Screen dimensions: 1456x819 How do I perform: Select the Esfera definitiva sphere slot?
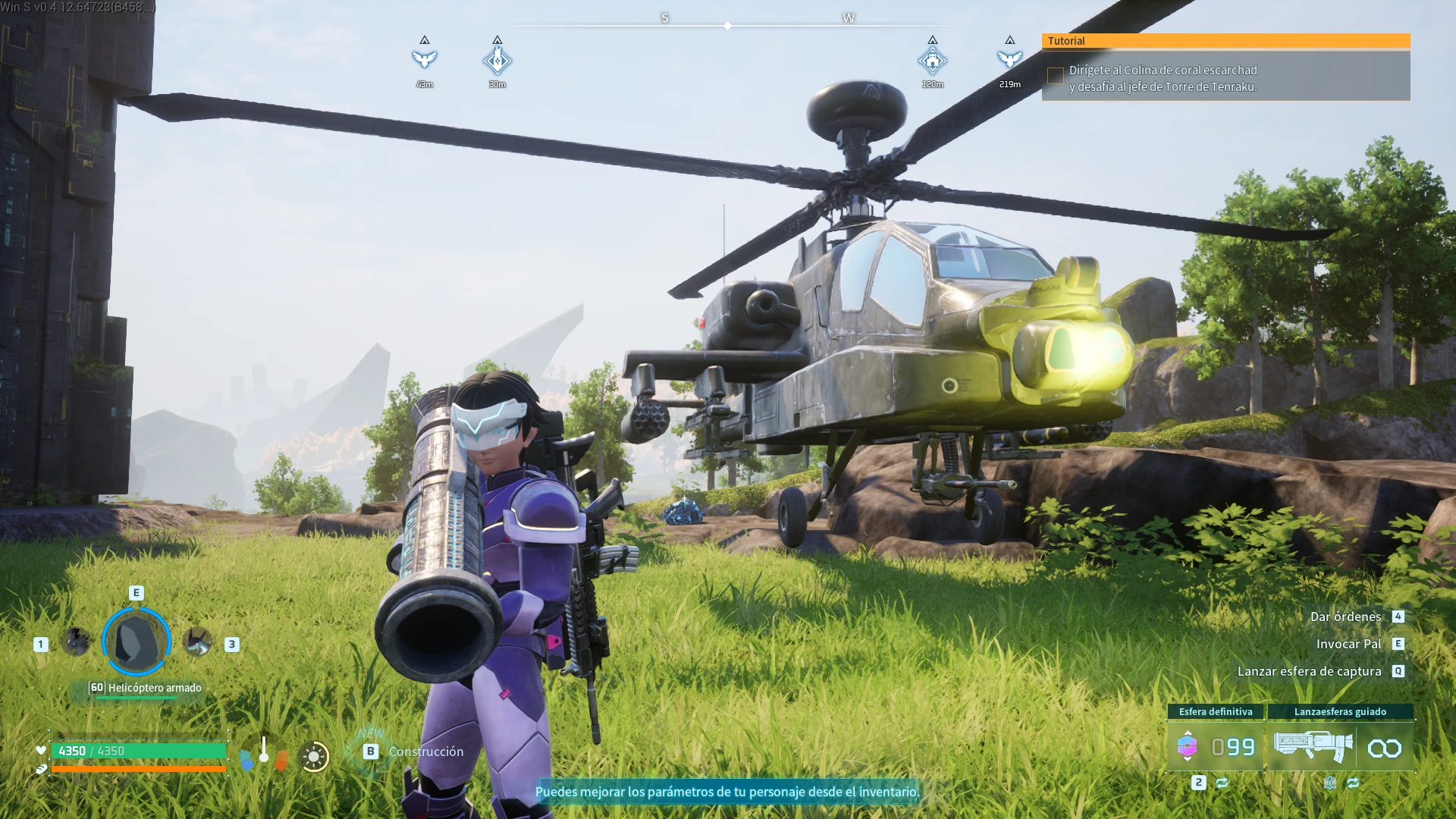pyautogui.click(x=1215, y=747)
